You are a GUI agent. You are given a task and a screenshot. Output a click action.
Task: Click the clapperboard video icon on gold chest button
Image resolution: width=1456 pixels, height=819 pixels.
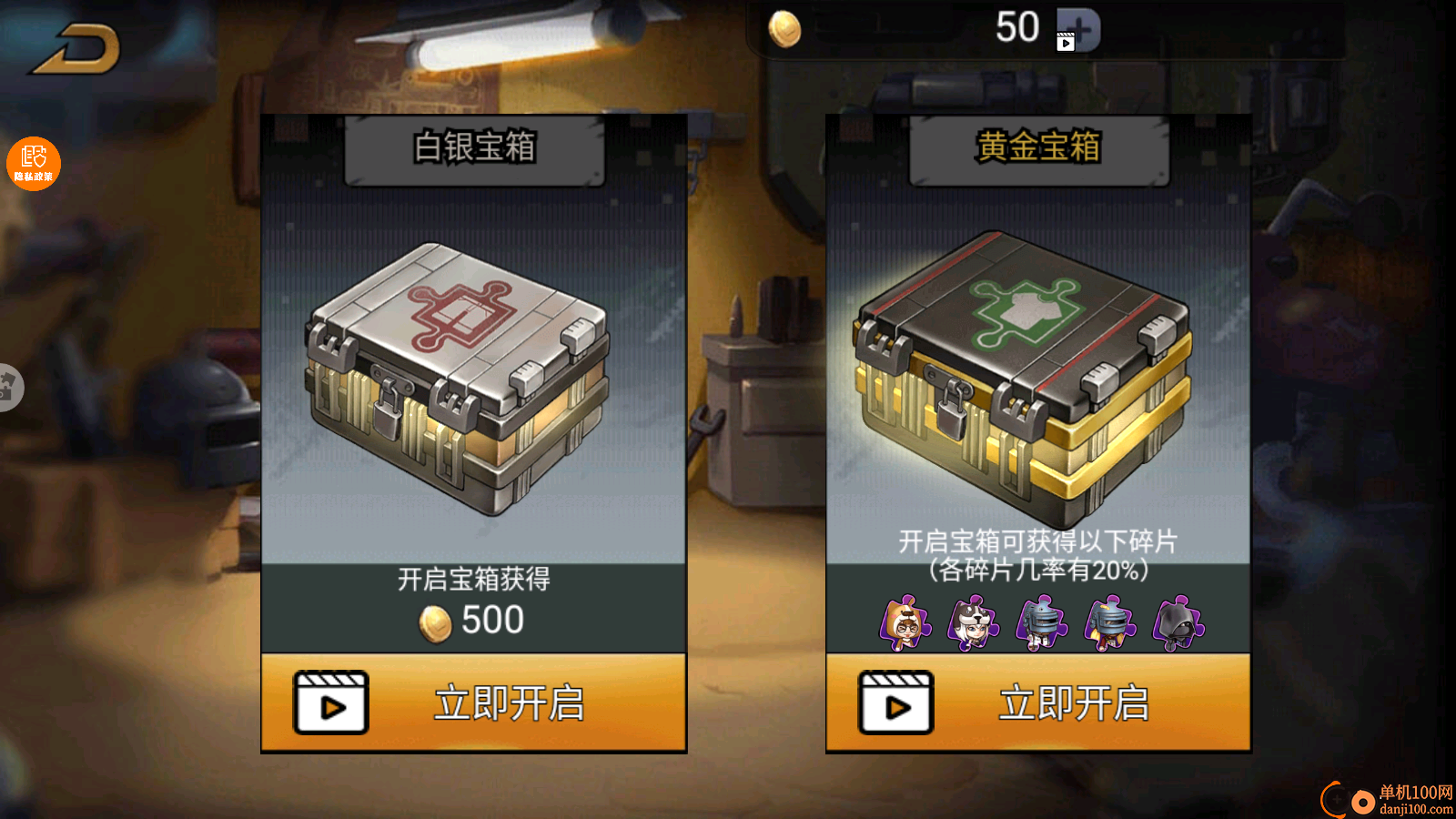[x=896, y=703]
